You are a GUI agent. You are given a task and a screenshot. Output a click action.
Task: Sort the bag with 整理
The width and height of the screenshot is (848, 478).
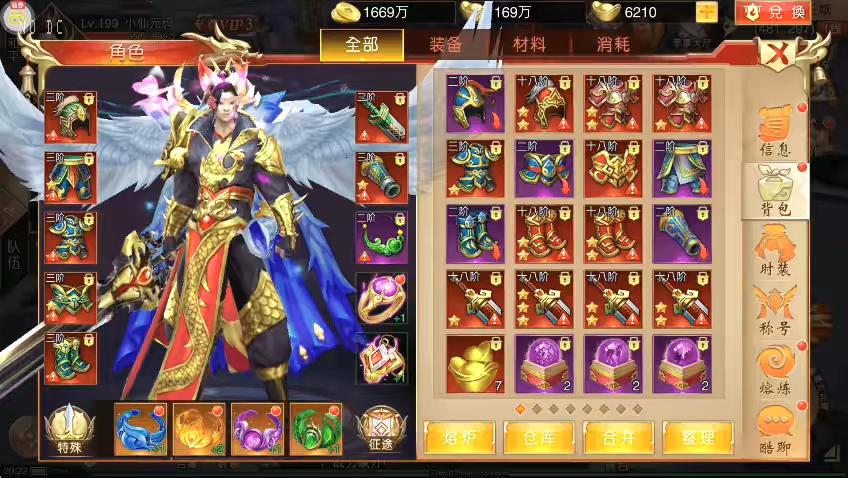tap(696, 437)
